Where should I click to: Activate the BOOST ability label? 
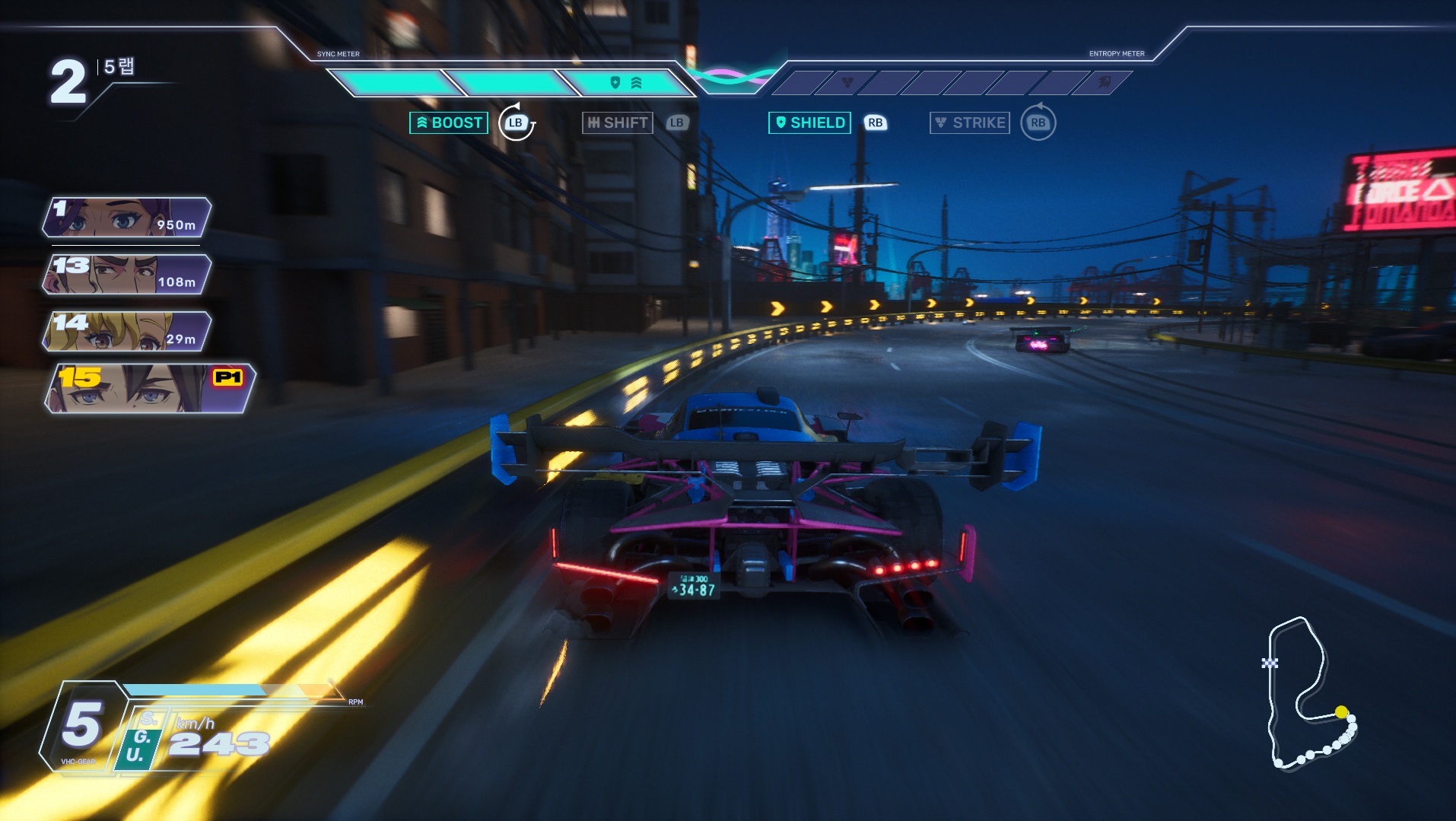pyautogui.click(x=449, y=123)
